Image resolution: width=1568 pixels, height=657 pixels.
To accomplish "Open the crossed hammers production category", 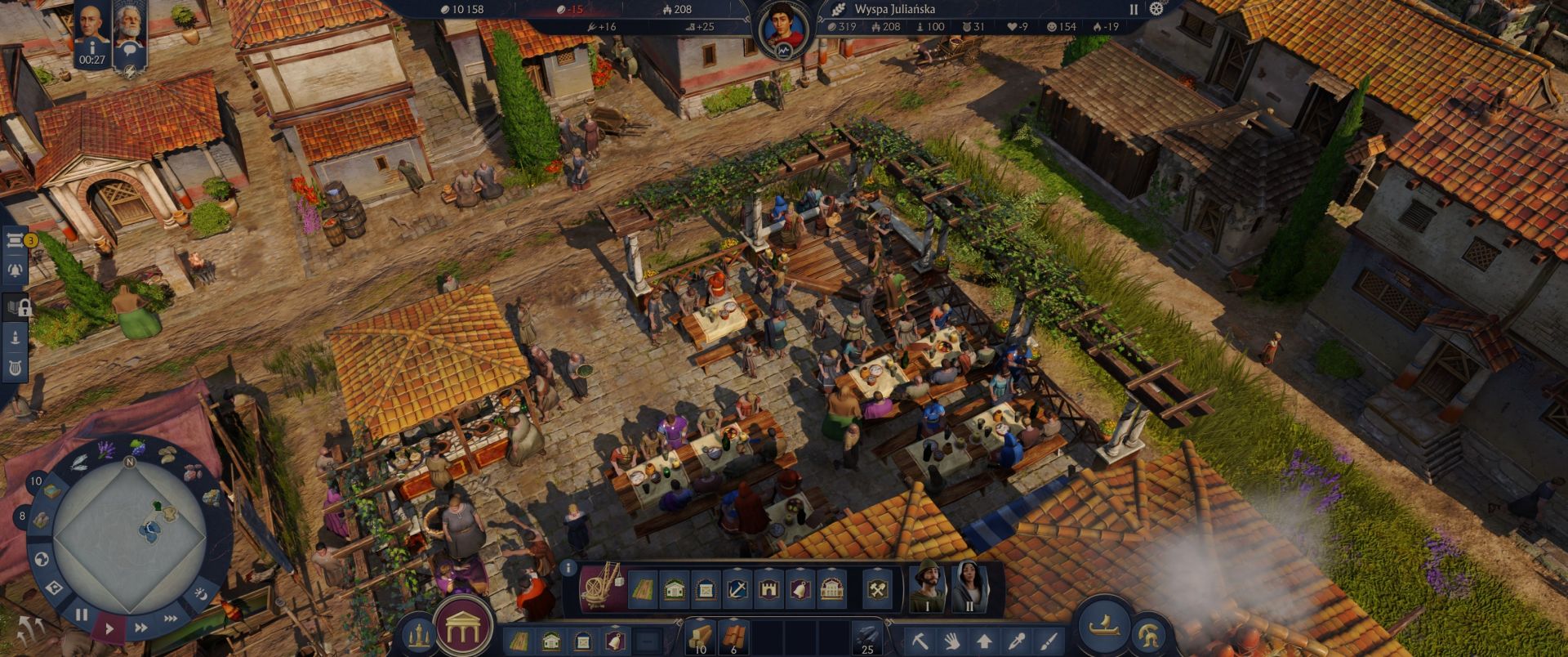I will coord(876,588).
